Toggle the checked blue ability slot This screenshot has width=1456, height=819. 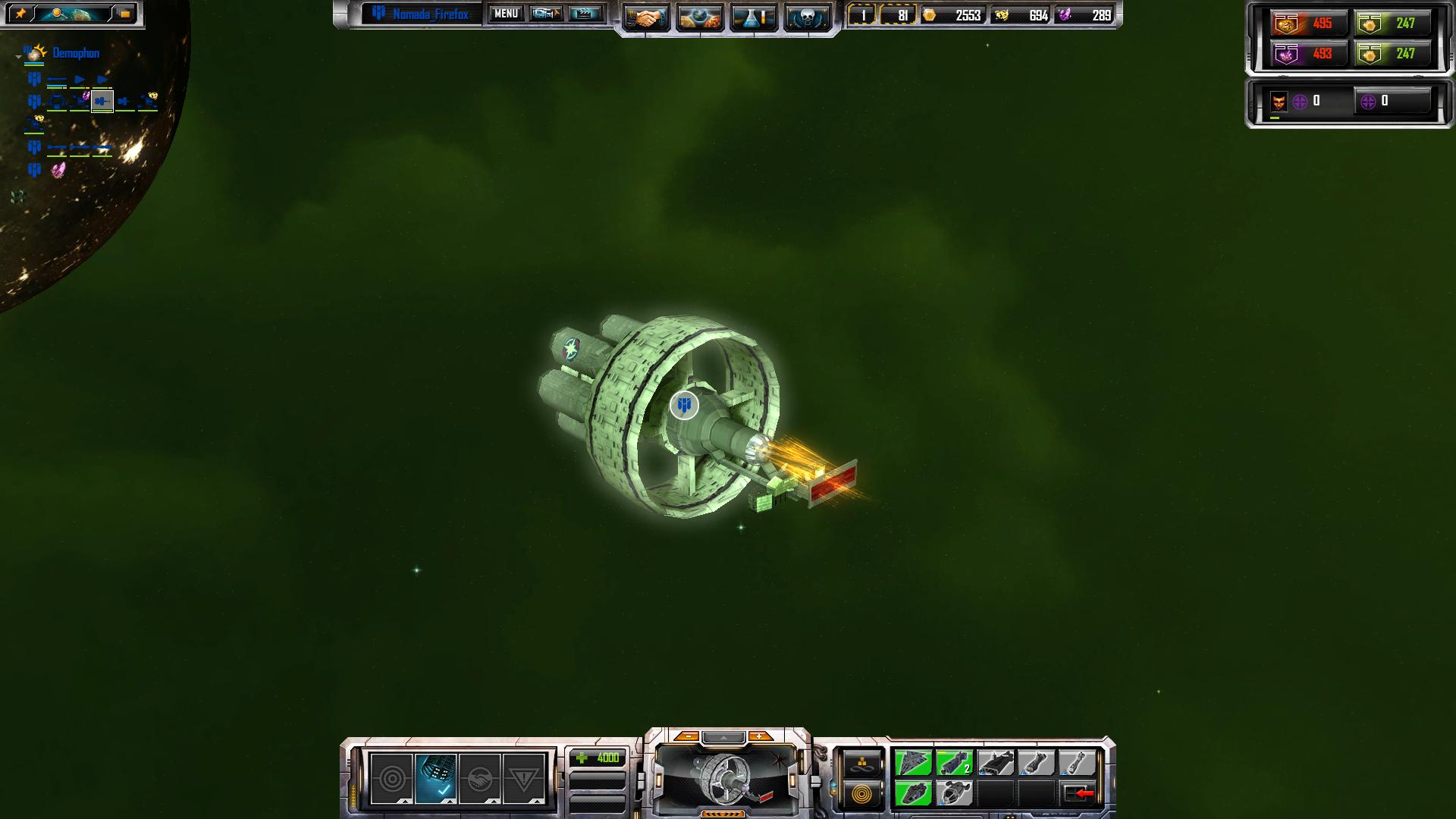click(x=436, y=779)
